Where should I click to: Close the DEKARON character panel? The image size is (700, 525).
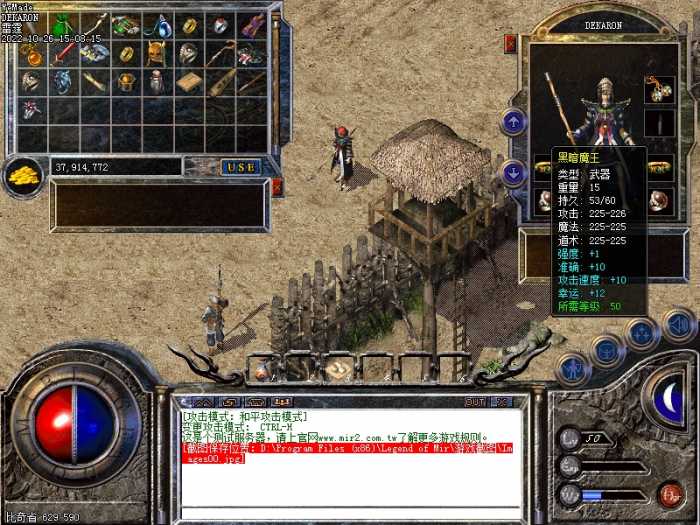click(510, 42)
